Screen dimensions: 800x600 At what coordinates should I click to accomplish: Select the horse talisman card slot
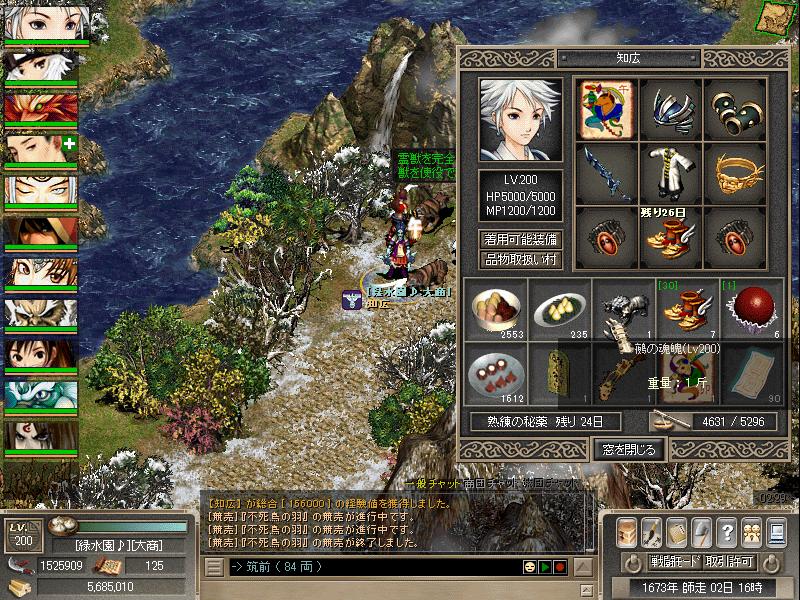coord(607,107)
